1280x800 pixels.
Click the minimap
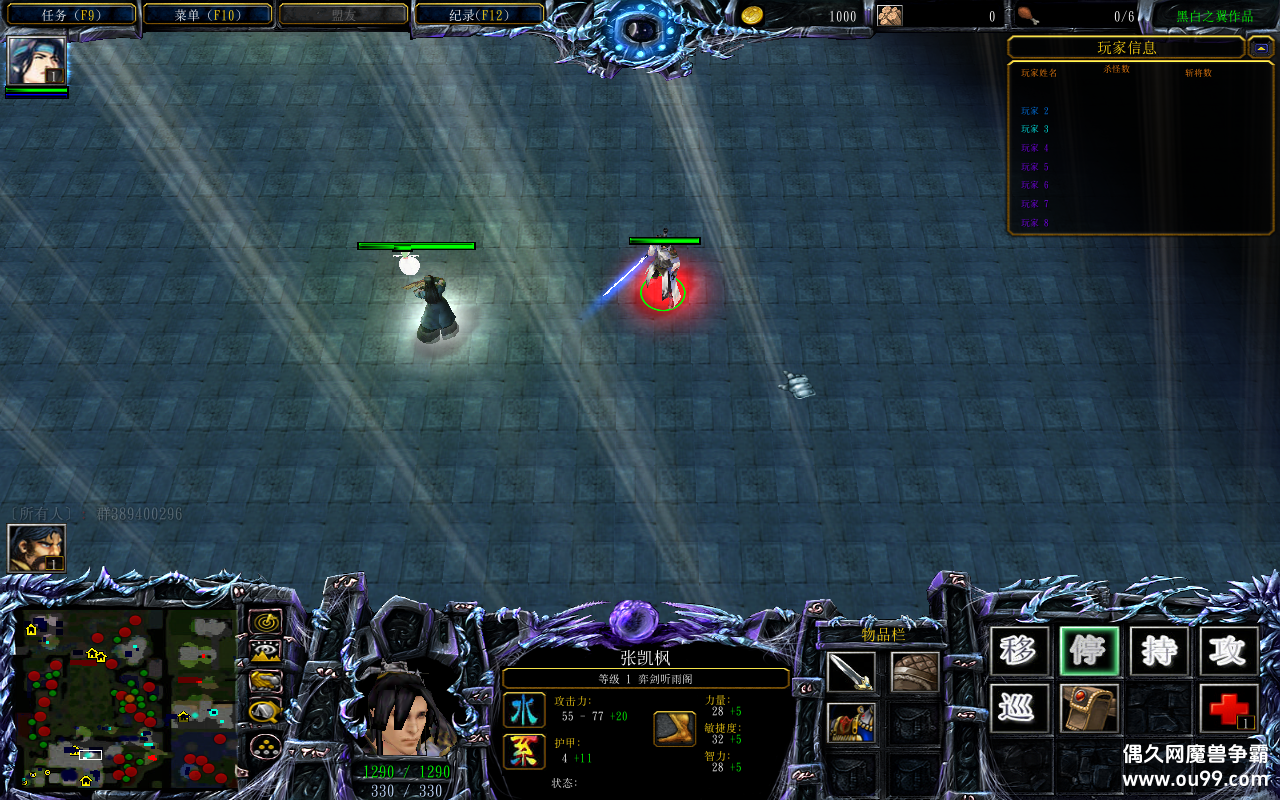(128, 697)
